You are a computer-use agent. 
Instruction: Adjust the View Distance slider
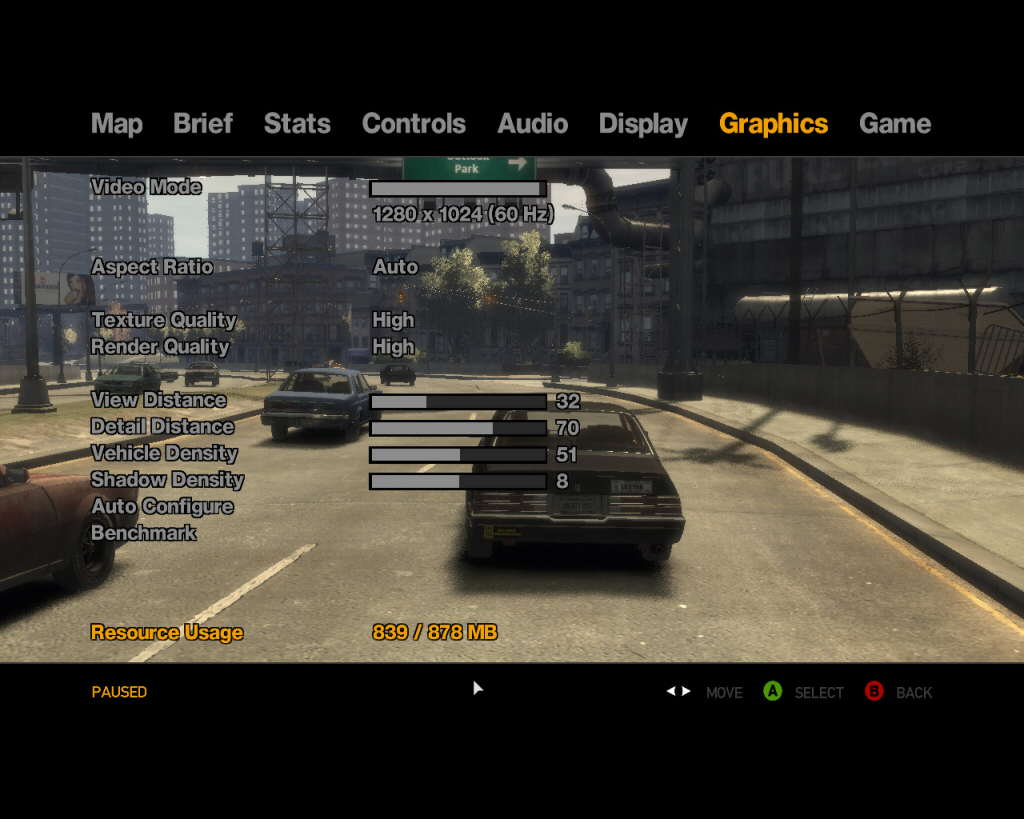tap(458, 401)
